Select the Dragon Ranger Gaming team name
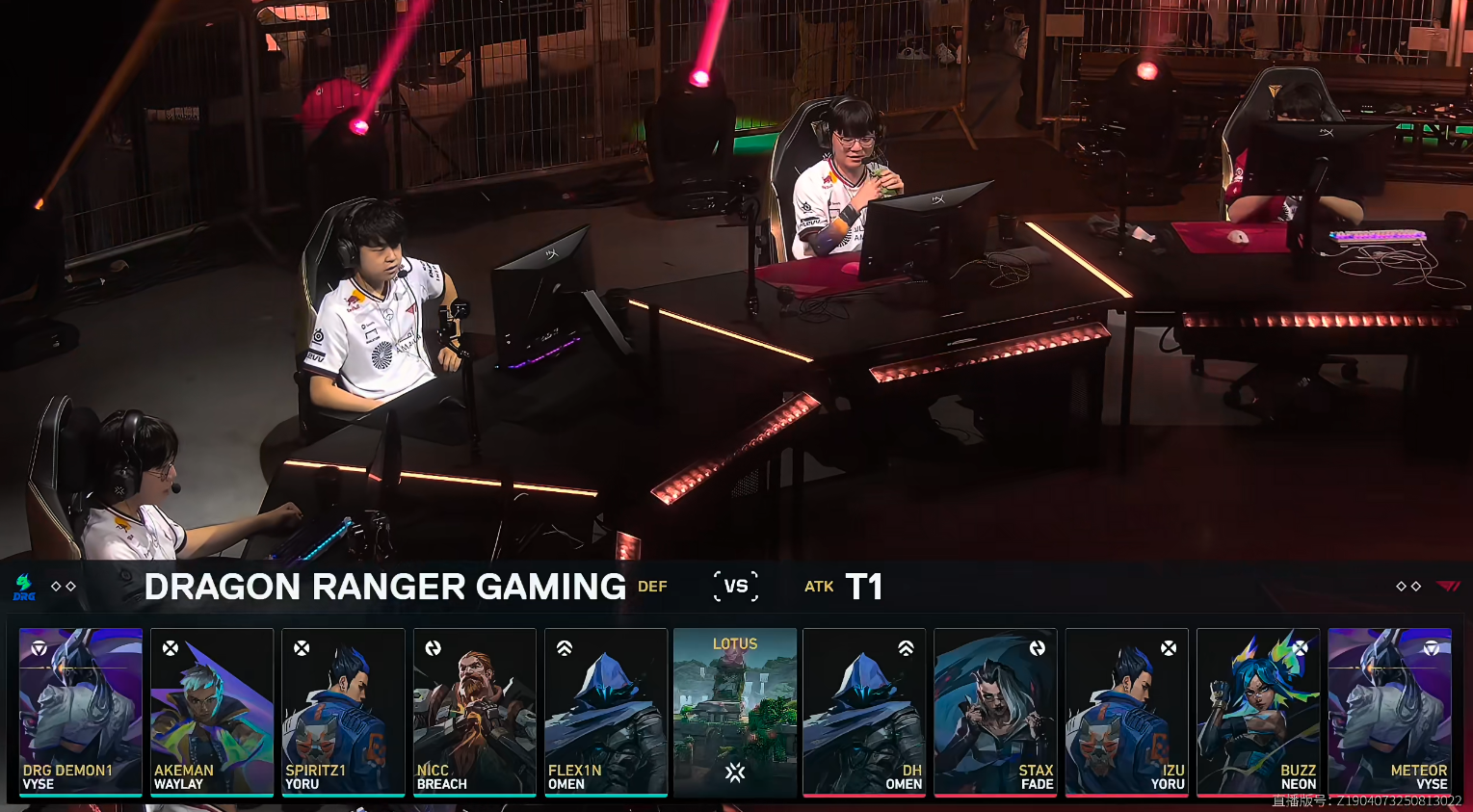 [385, 587]
